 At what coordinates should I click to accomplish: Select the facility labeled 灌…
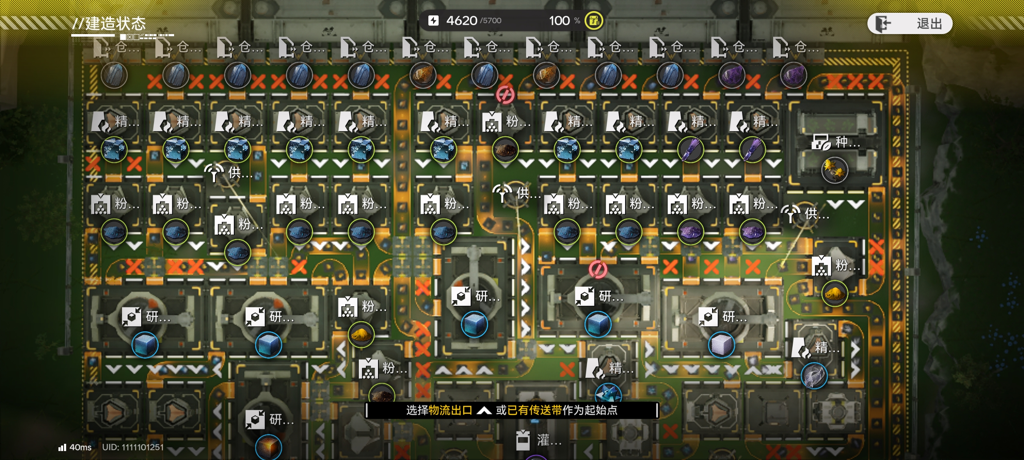click(x=538, y=440)
